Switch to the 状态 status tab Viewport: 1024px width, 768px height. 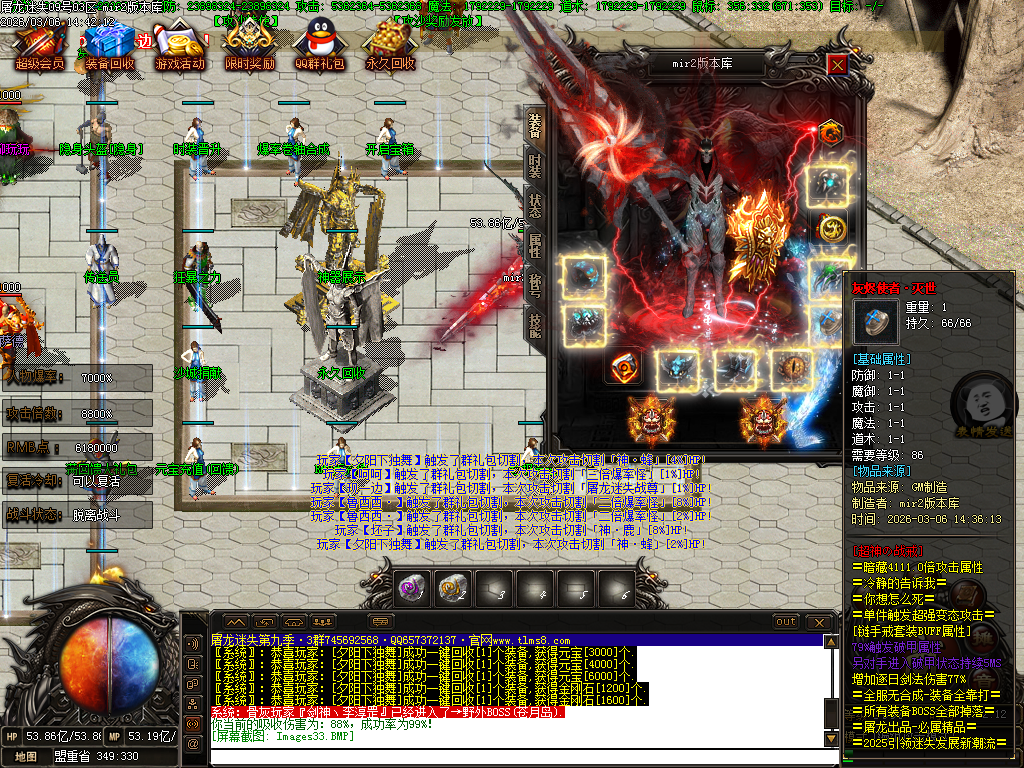point(535,205)
